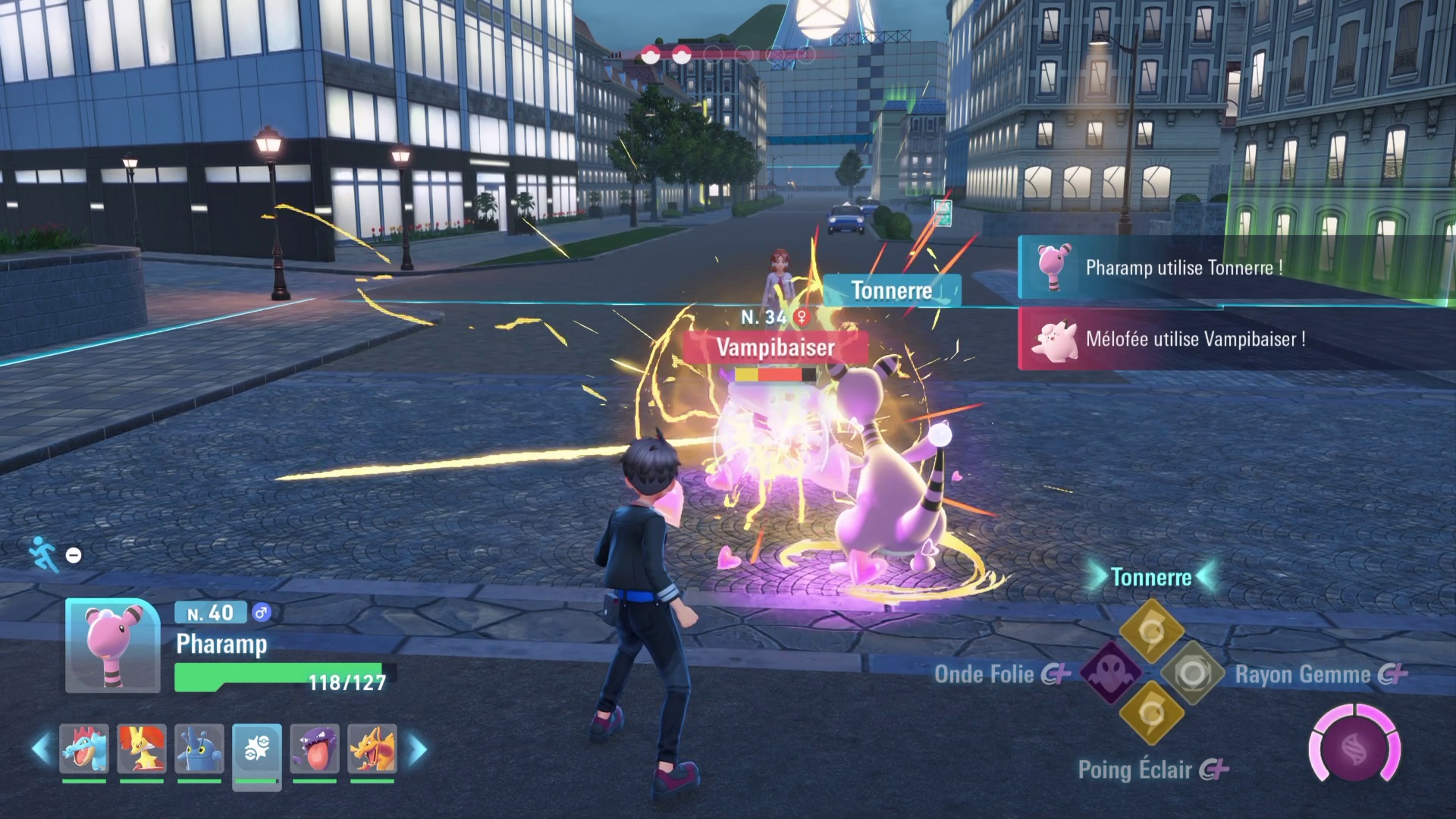
Task: Use the Tonnerre move icon
Action: 1152,631
